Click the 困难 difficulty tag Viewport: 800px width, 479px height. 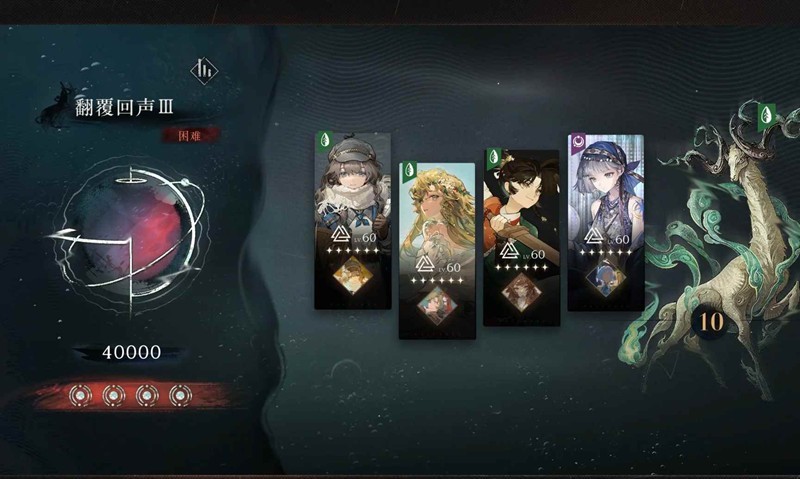click(191, 134)
